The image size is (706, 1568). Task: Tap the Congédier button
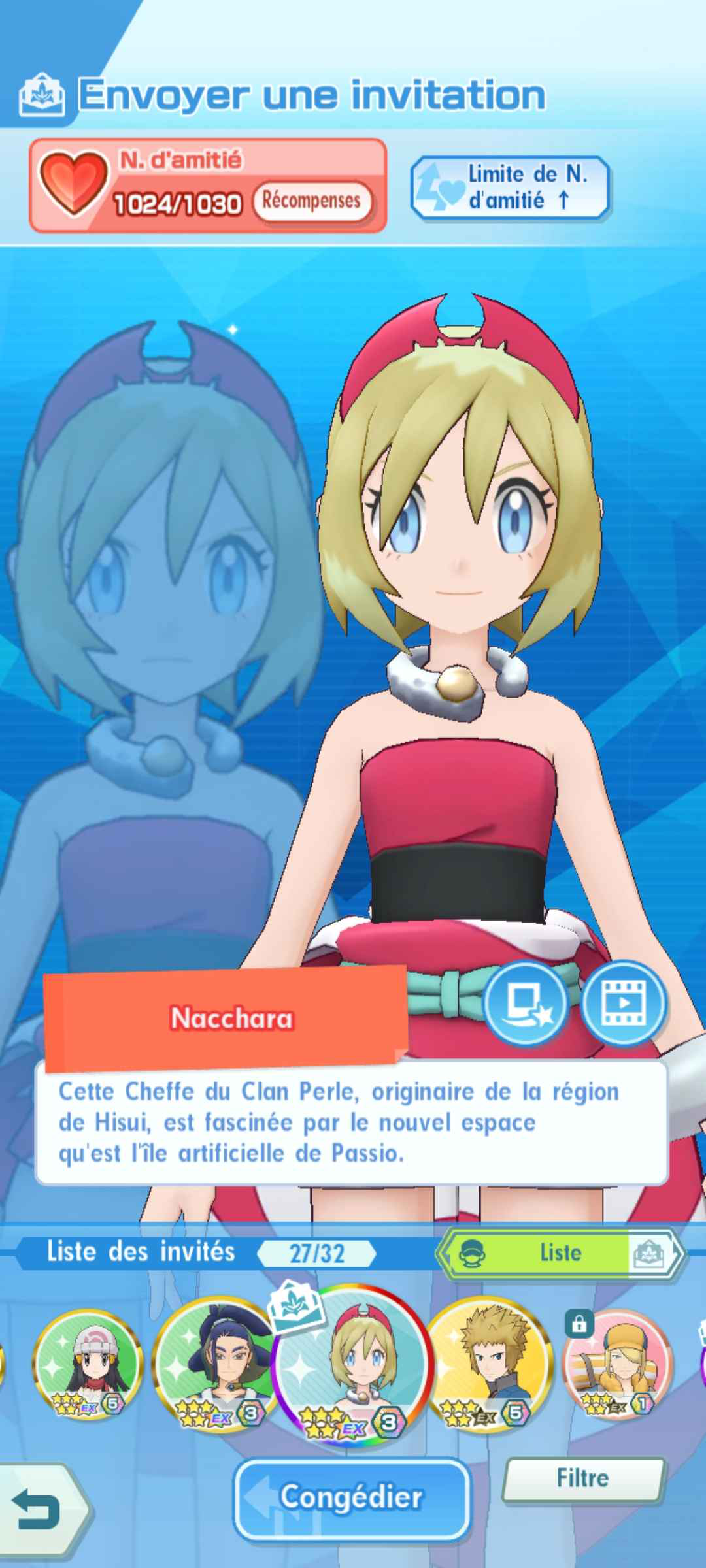pyautogui.click(x=352, y=1496)
